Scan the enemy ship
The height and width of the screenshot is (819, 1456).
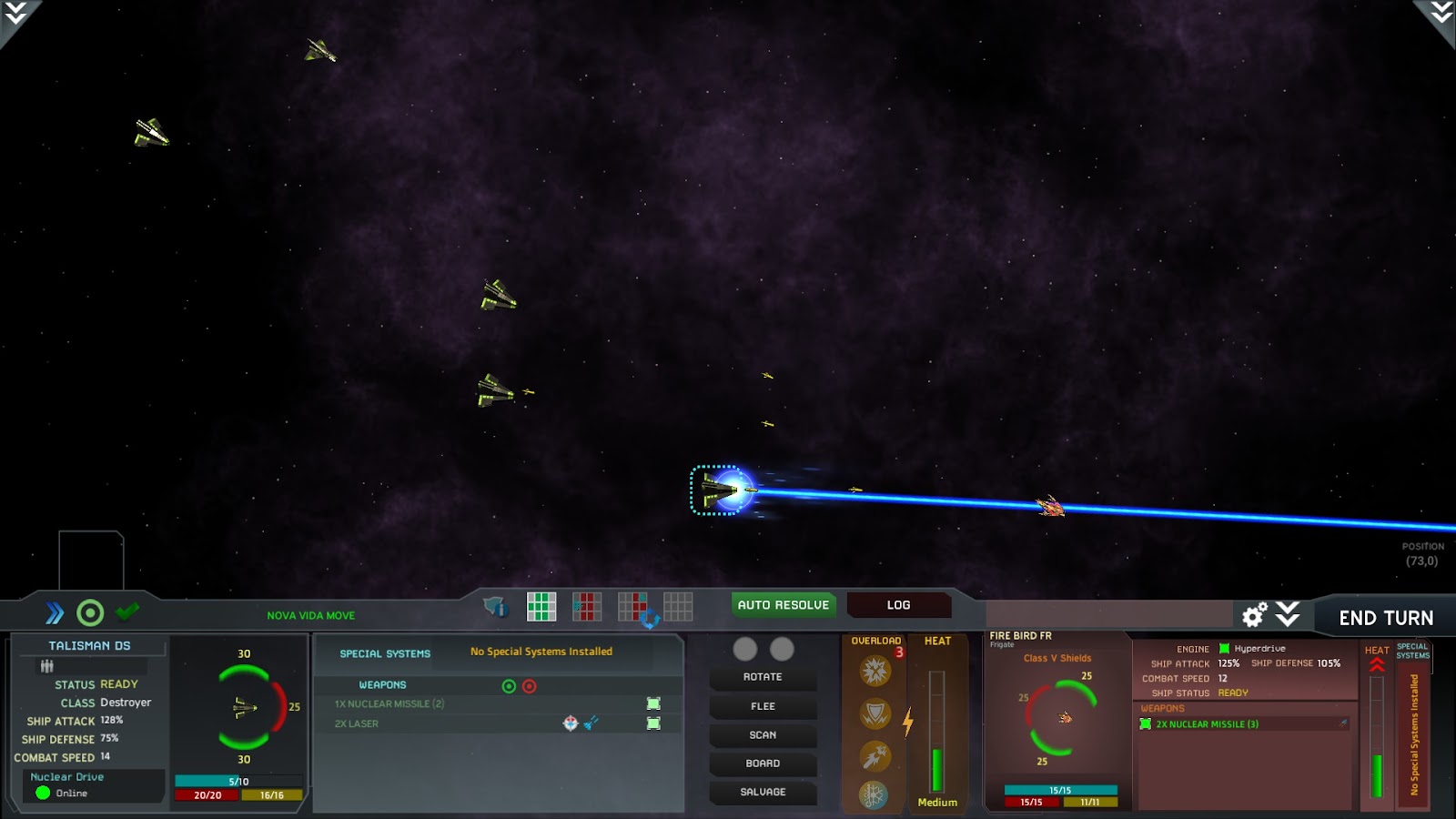coord(763,735)
